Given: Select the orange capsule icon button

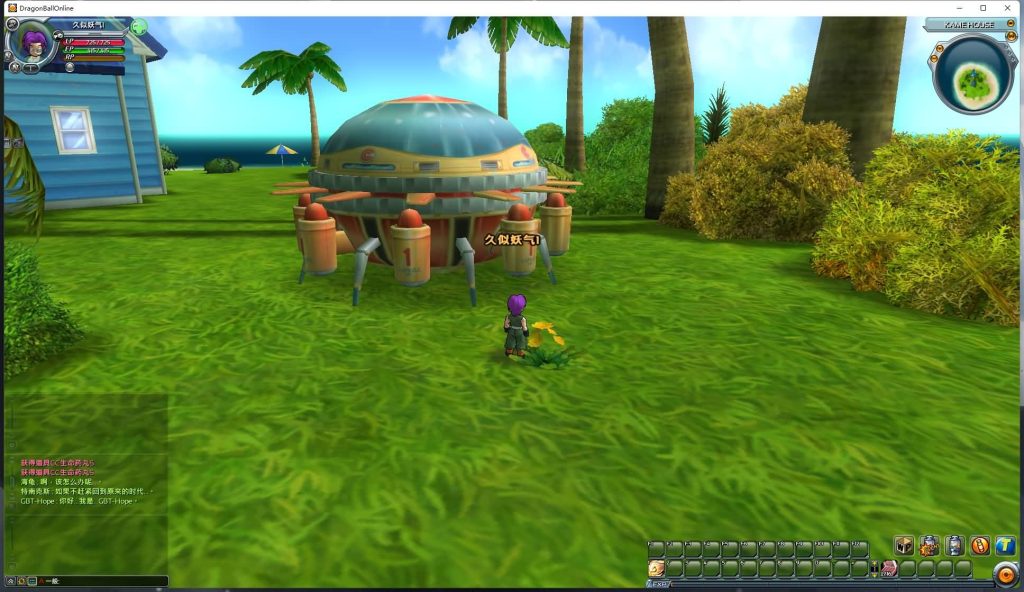Looking at the screenshot, I should (980, 546).
